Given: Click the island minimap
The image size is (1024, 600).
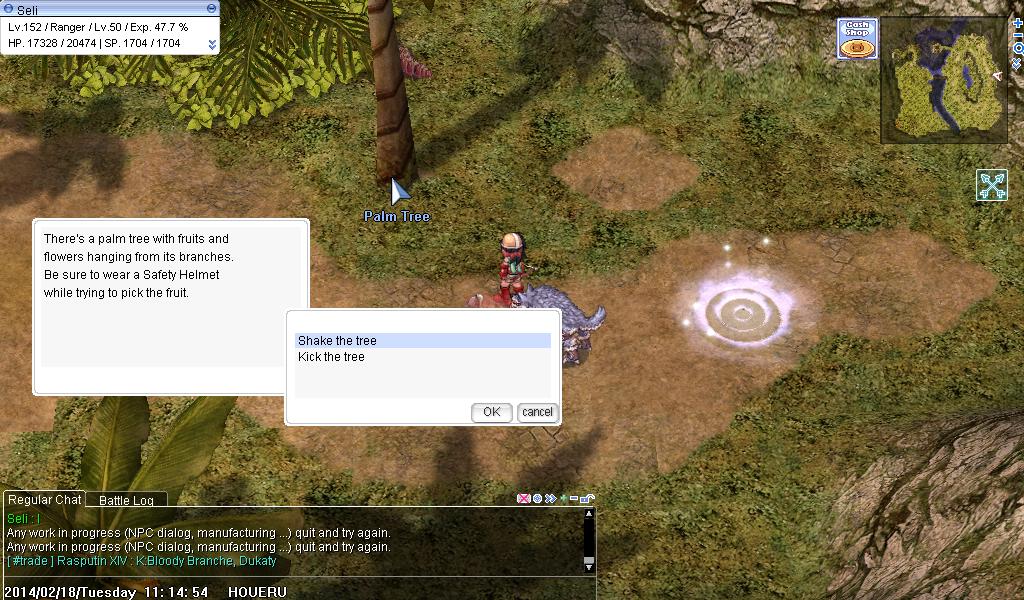Looking at the screenshot, I should [943, 80].
